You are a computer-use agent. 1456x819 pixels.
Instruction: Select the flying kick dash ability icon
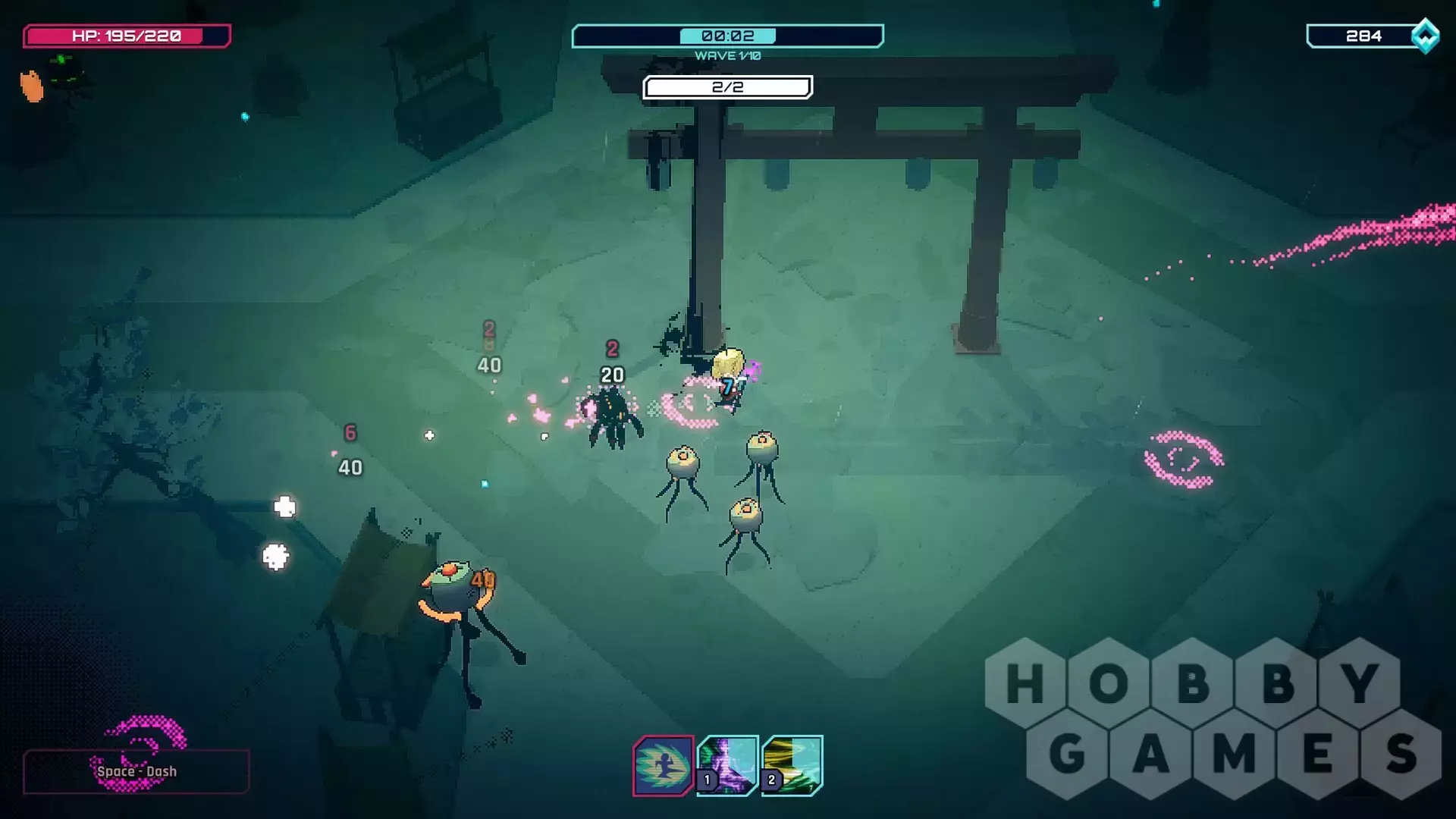point(664,765)
